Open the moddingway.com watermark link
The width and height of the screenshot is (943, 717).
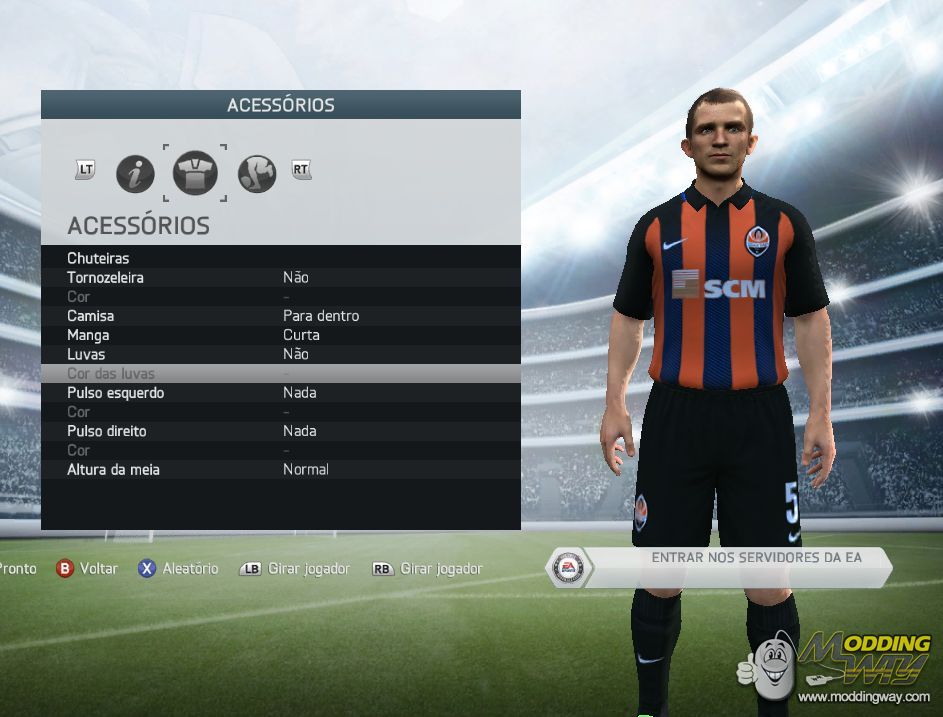tap(864, 695)
